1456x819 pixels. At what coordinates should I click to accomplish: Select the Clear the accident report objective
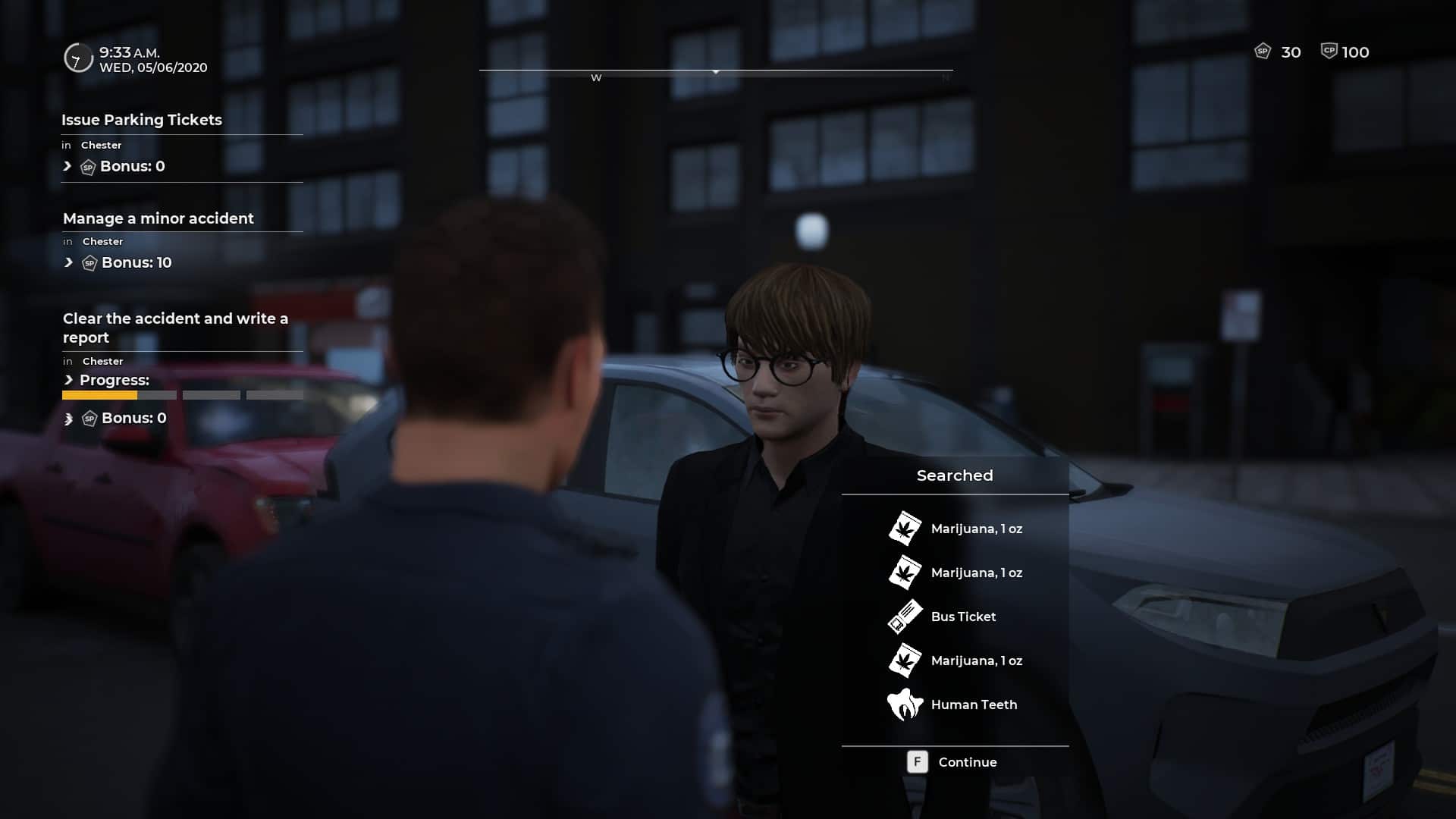tap(175, 328)
